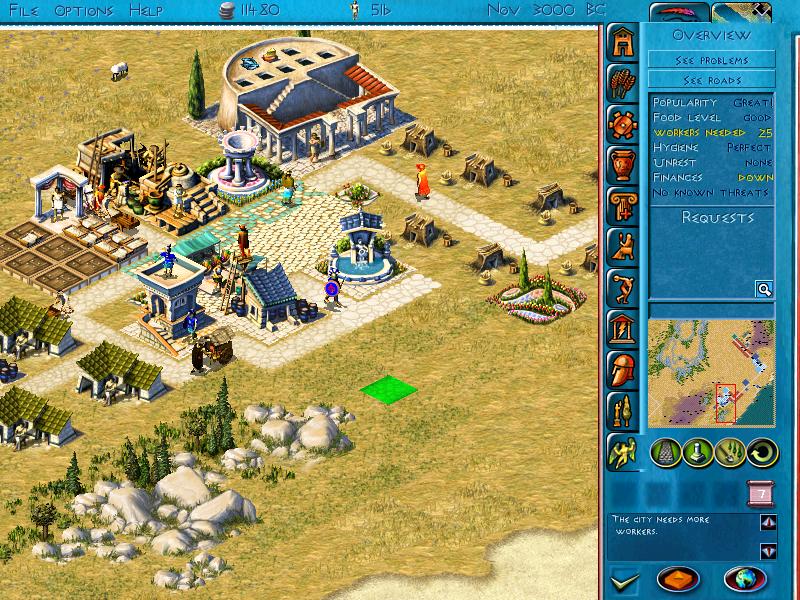Click the magnifier in the Requests panel

[764, 289]
